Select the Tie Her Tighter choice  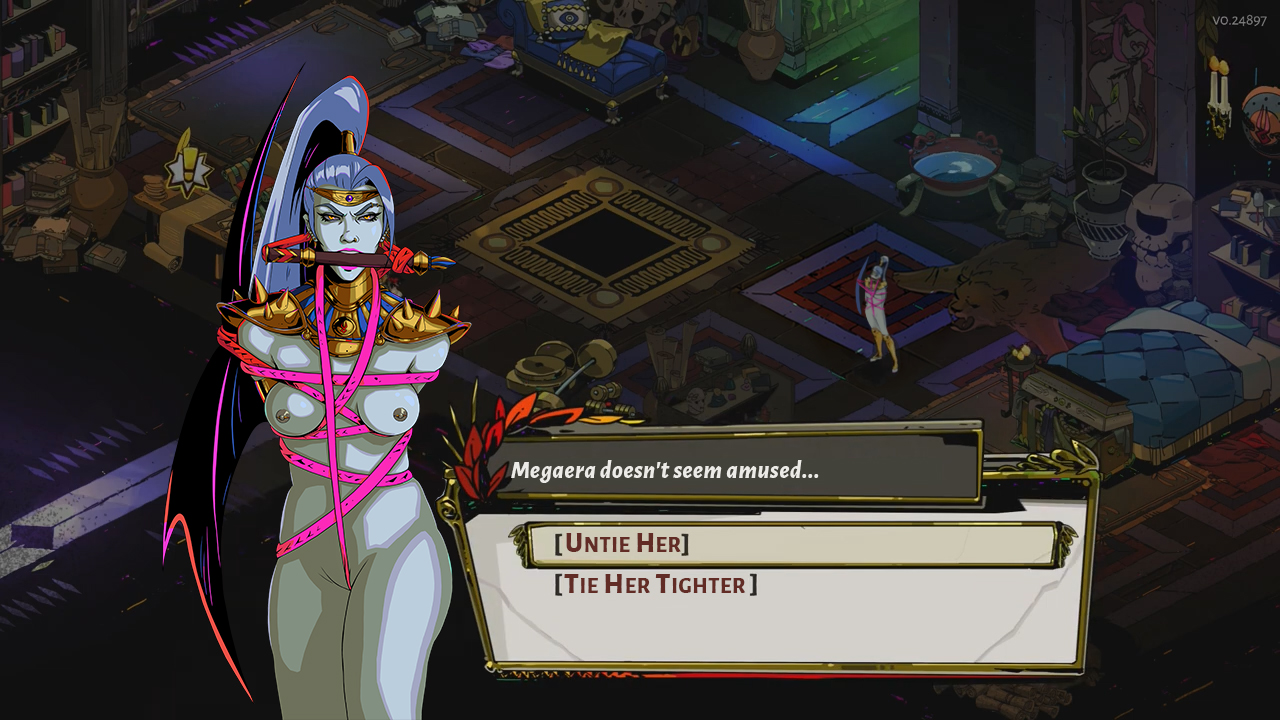click(656, 585)
